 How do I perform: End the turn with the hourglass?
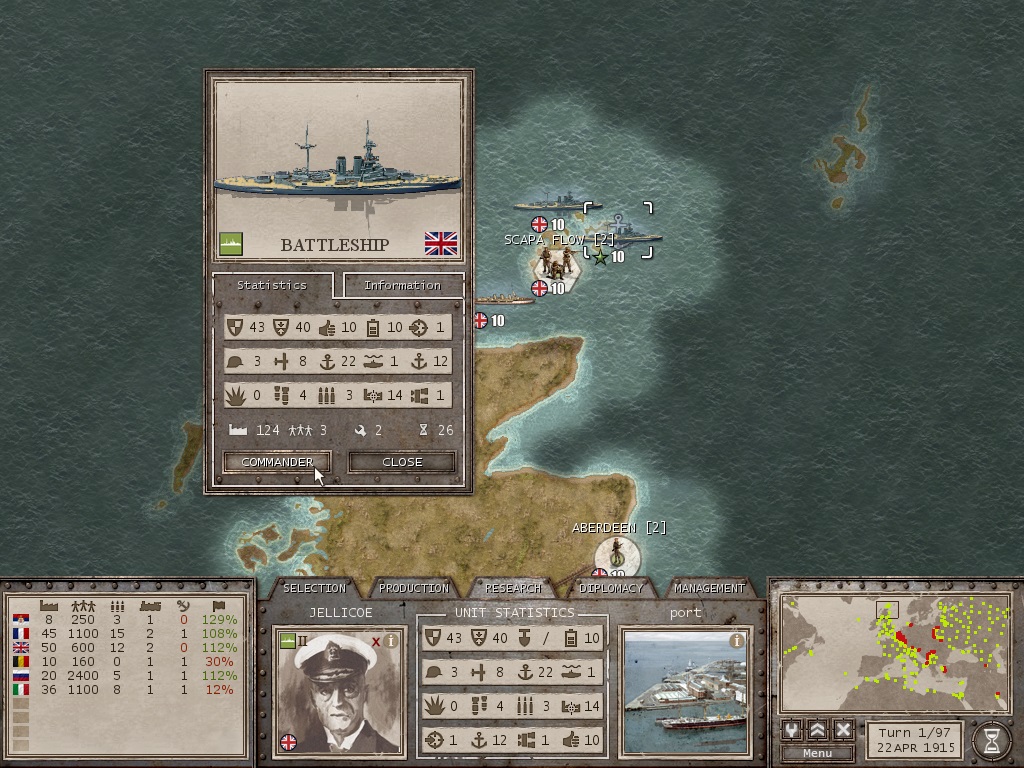click(x=991, y=740)
